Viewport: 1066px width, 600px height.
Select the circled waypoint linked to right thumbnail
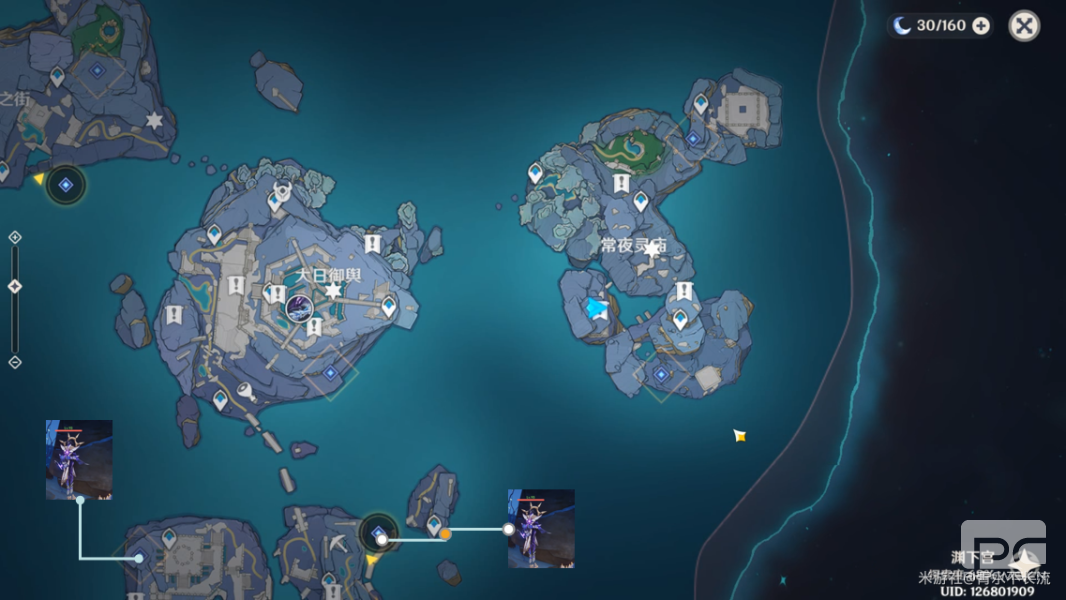379,534
